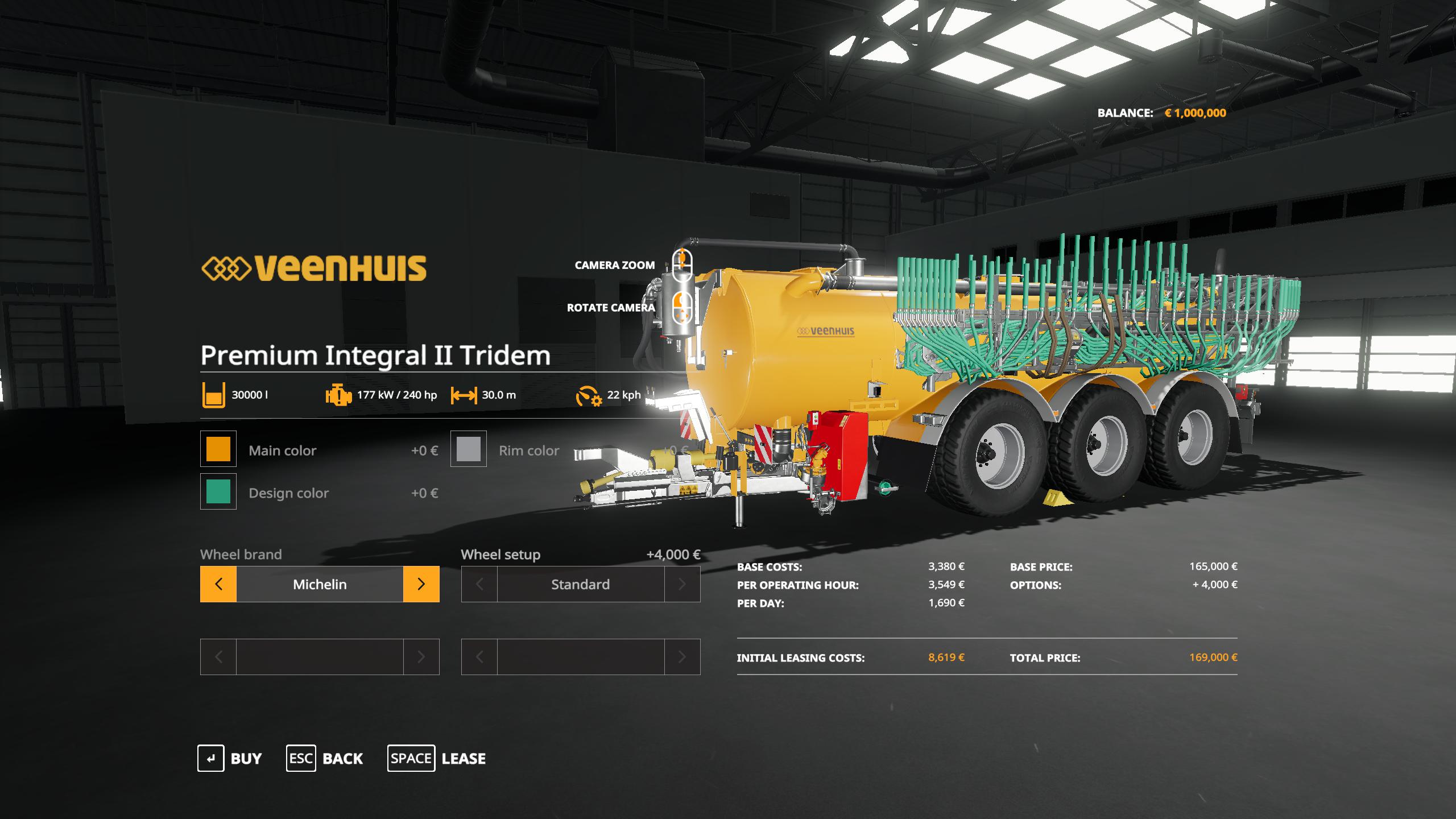Click the Michelin wheel brand field
Screen dimensions: 1456x819
(x=320, y=584)
